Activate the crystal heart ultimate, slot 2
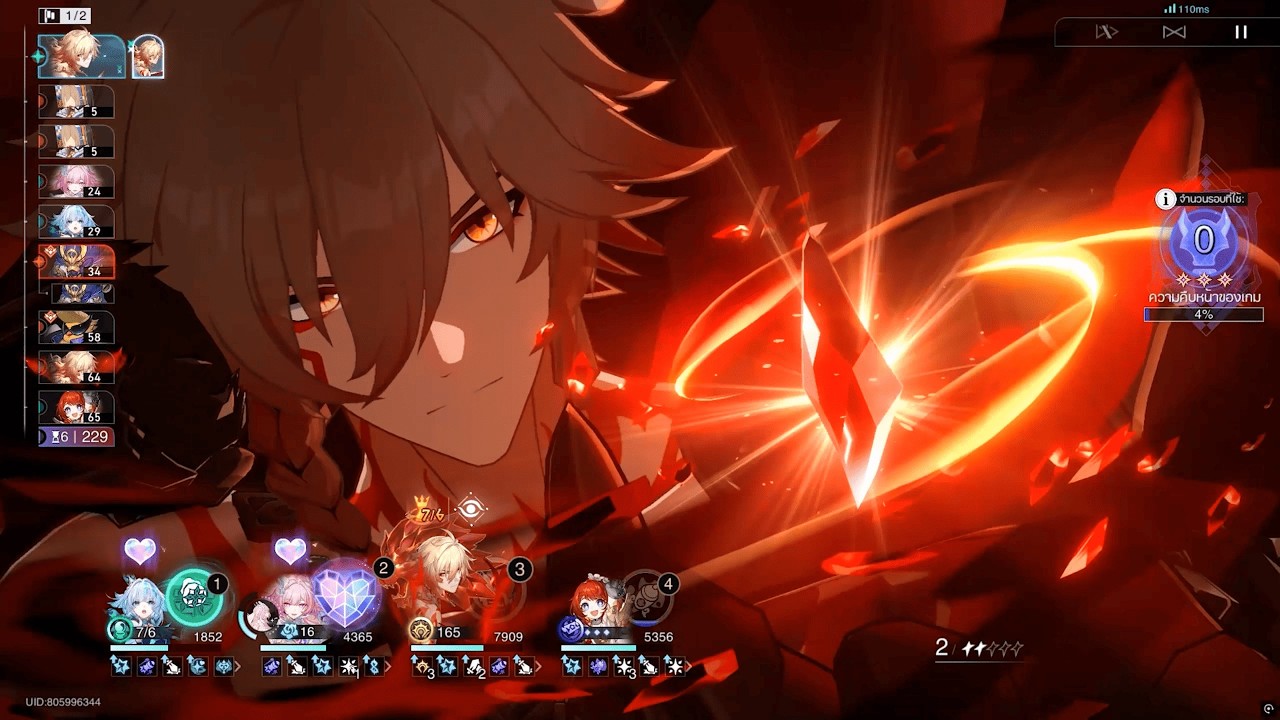The image size is (1280, 720). (346, 597)
